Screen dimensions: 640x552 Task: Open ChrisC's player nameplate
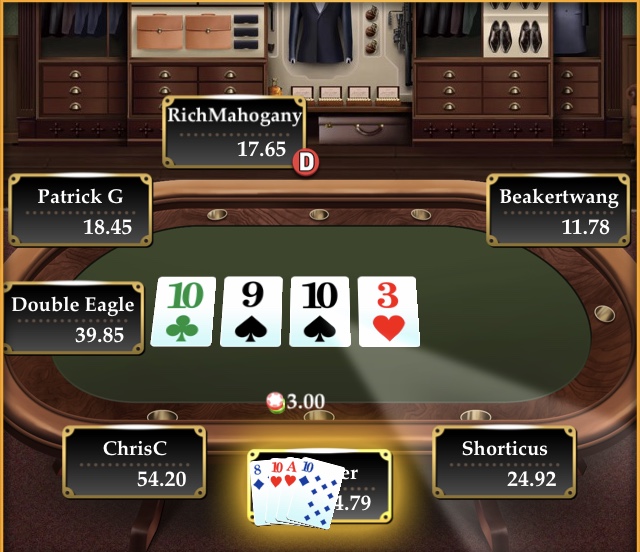click(x=134, y=462)
